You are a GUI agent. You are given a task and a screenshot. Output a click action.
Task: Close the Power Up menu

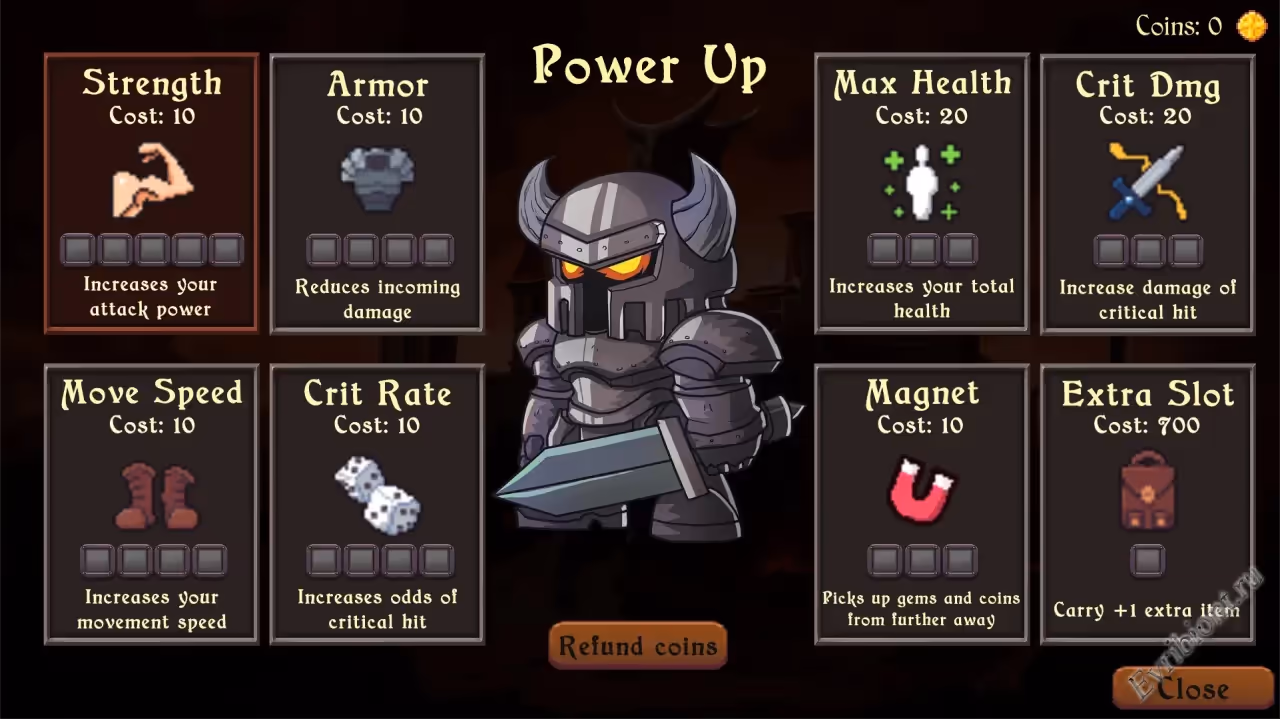coord(1192,688)
